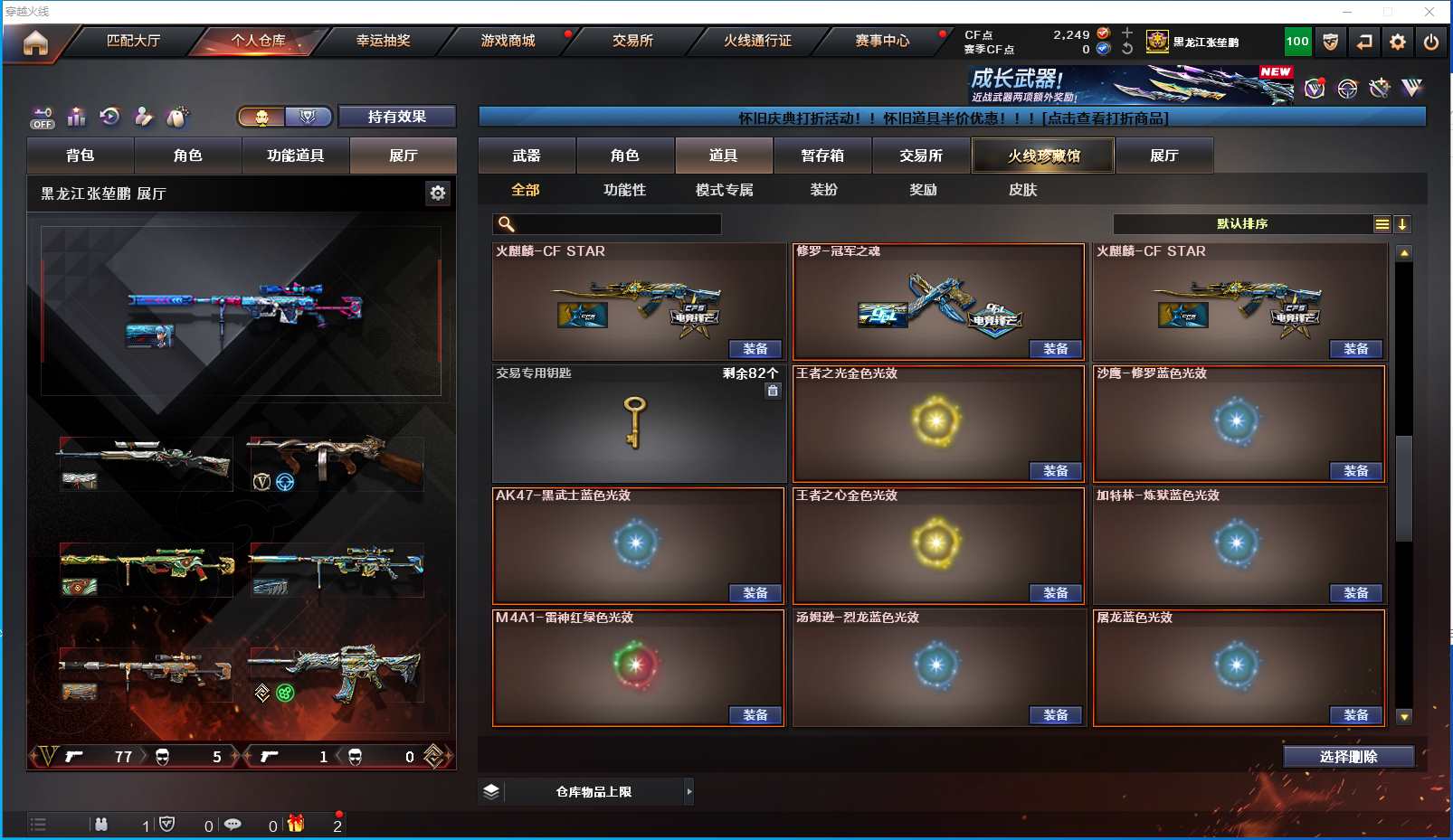
Task: Open the 匹配大厅 matchmaking lobby
Action: [x=133, y=41]
